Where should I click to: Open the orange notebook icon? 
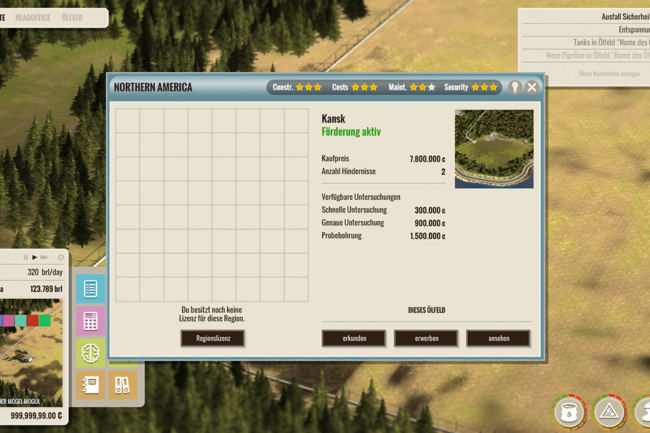click(x=91, y=384)
